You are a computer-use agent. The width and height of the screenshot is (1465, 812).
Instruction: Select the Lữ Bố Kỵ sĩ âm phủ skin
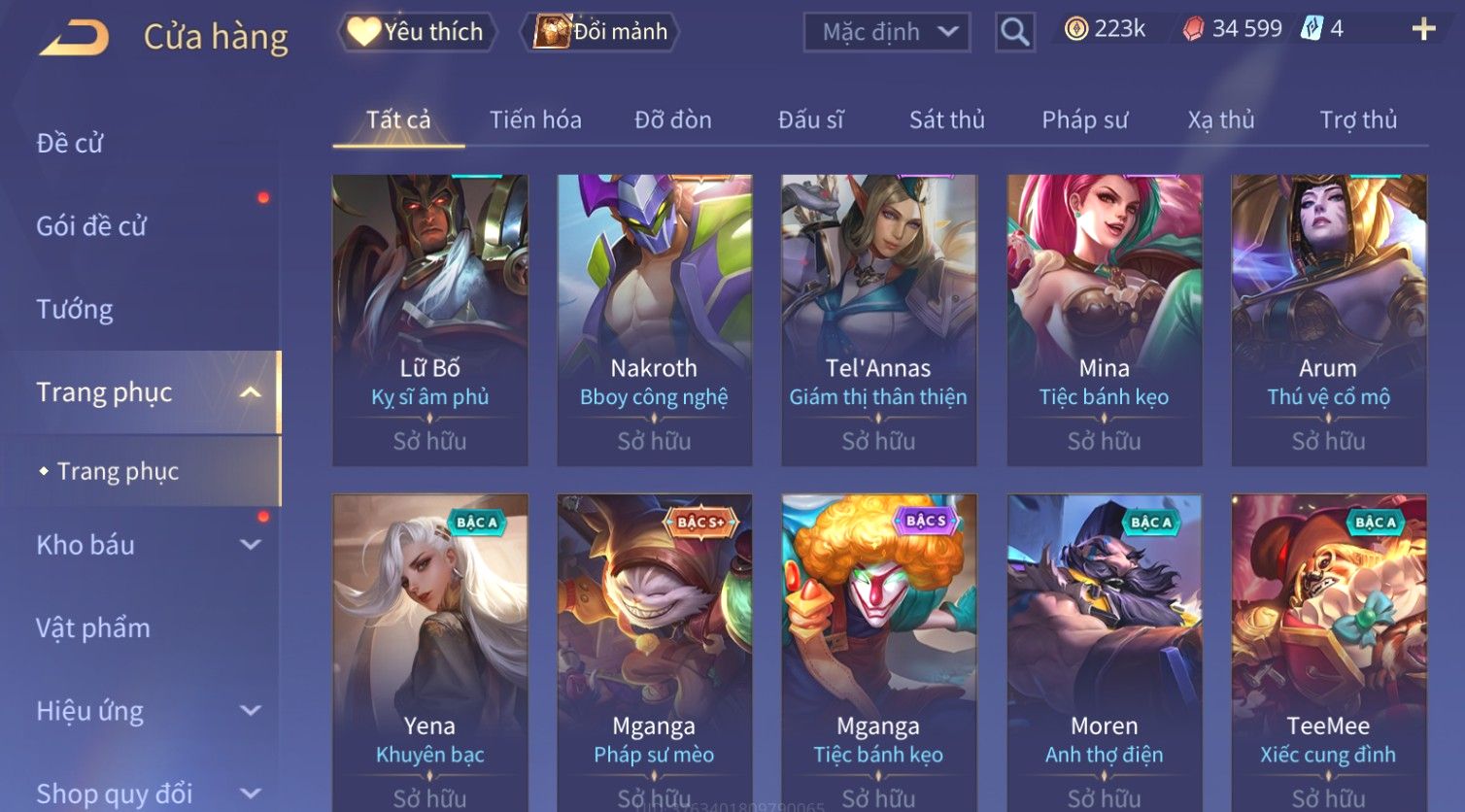pos(429,321)
